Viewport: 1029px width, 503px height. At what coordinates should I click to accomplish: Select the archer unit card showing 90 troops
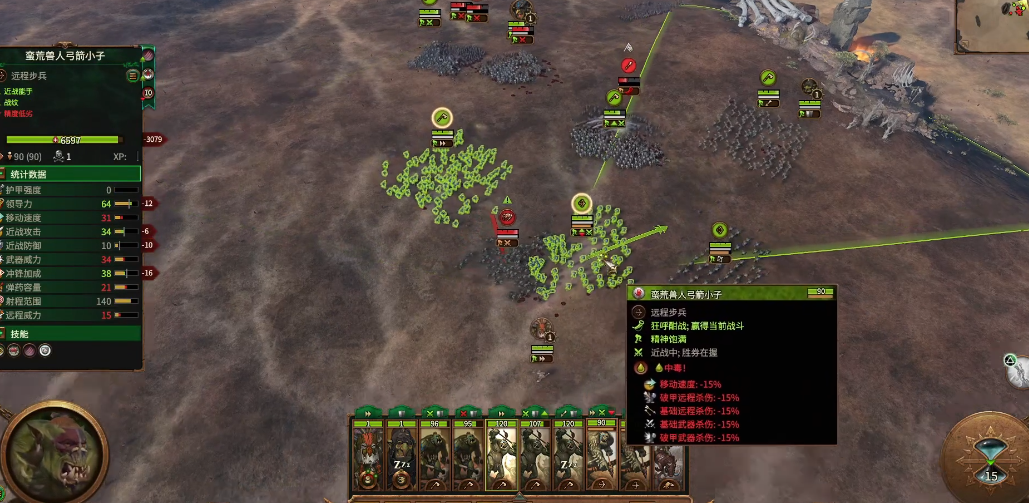(x=601, y=455)
